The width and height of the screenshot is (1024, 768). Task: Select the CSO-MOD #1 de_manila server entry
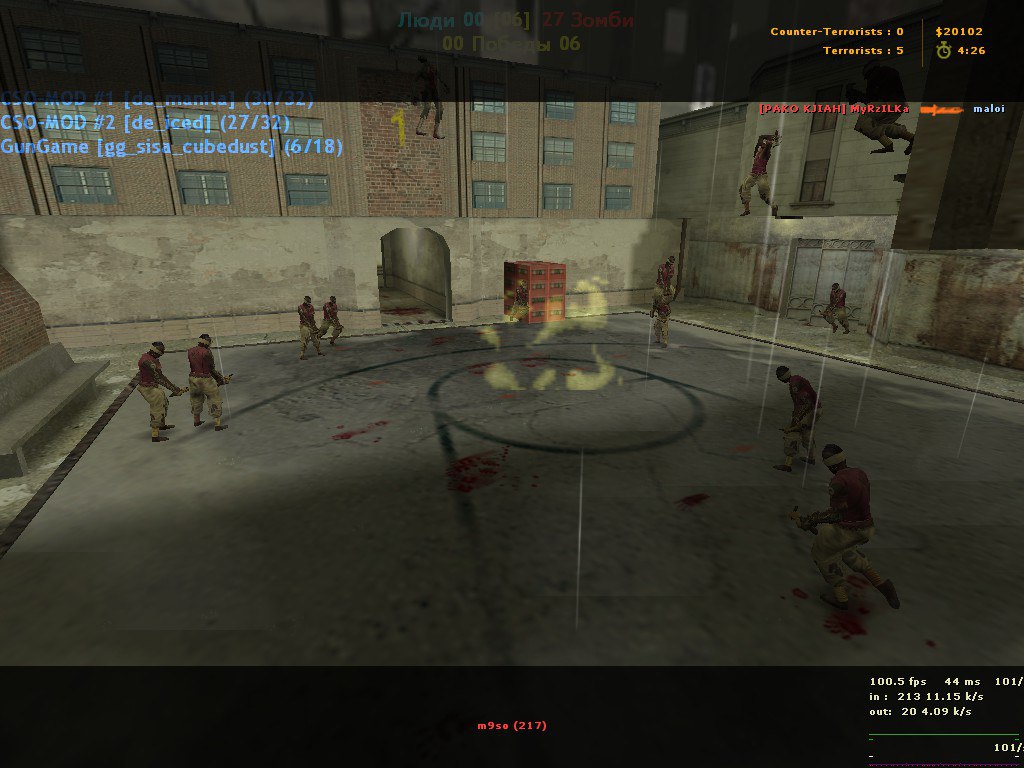click(x=157, y=99)
